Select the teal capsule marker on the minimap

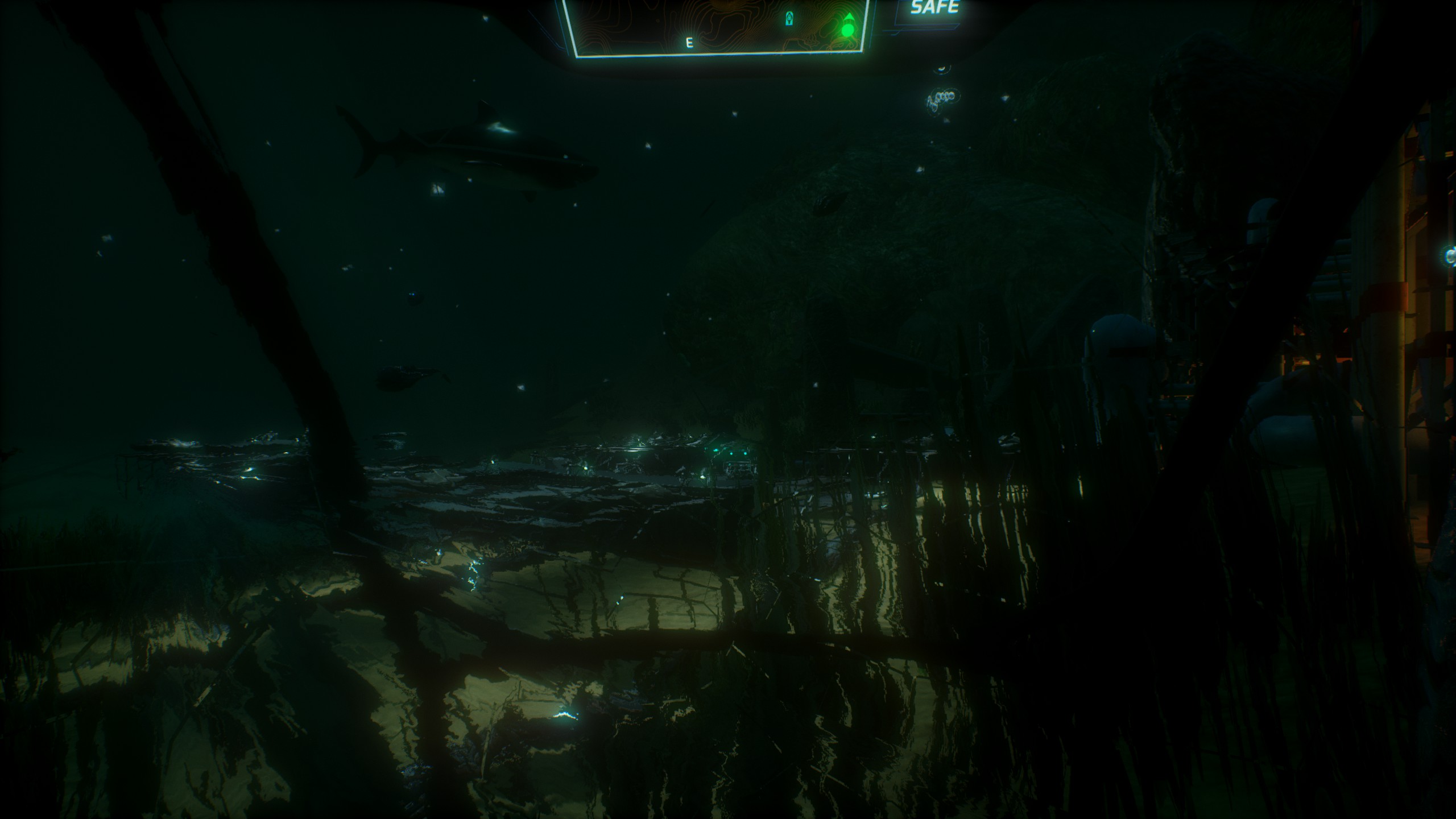789,19
